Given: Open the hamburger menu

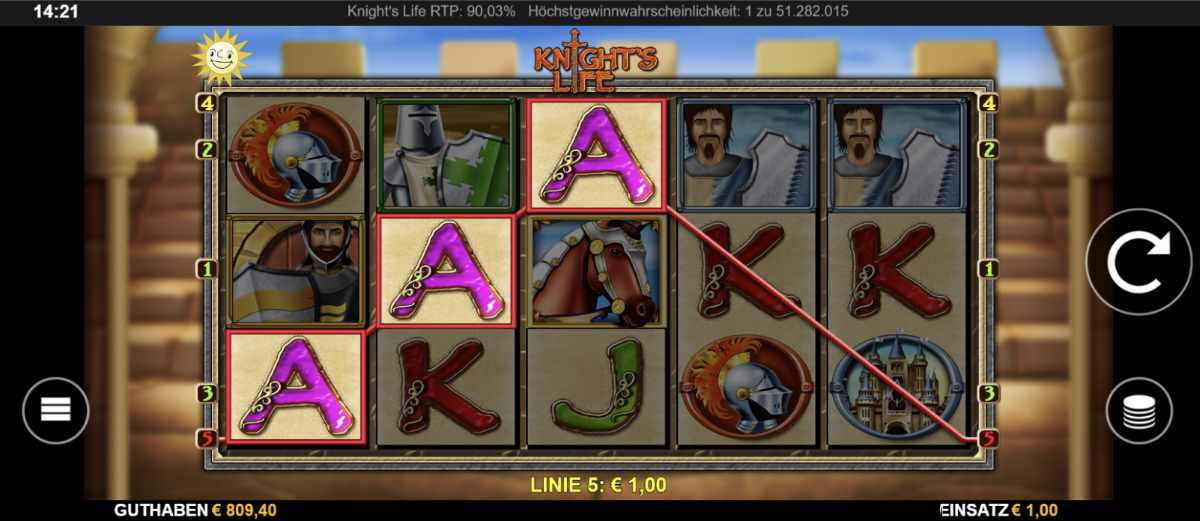Looking at the screenshot, I should (x=56, y=410).
